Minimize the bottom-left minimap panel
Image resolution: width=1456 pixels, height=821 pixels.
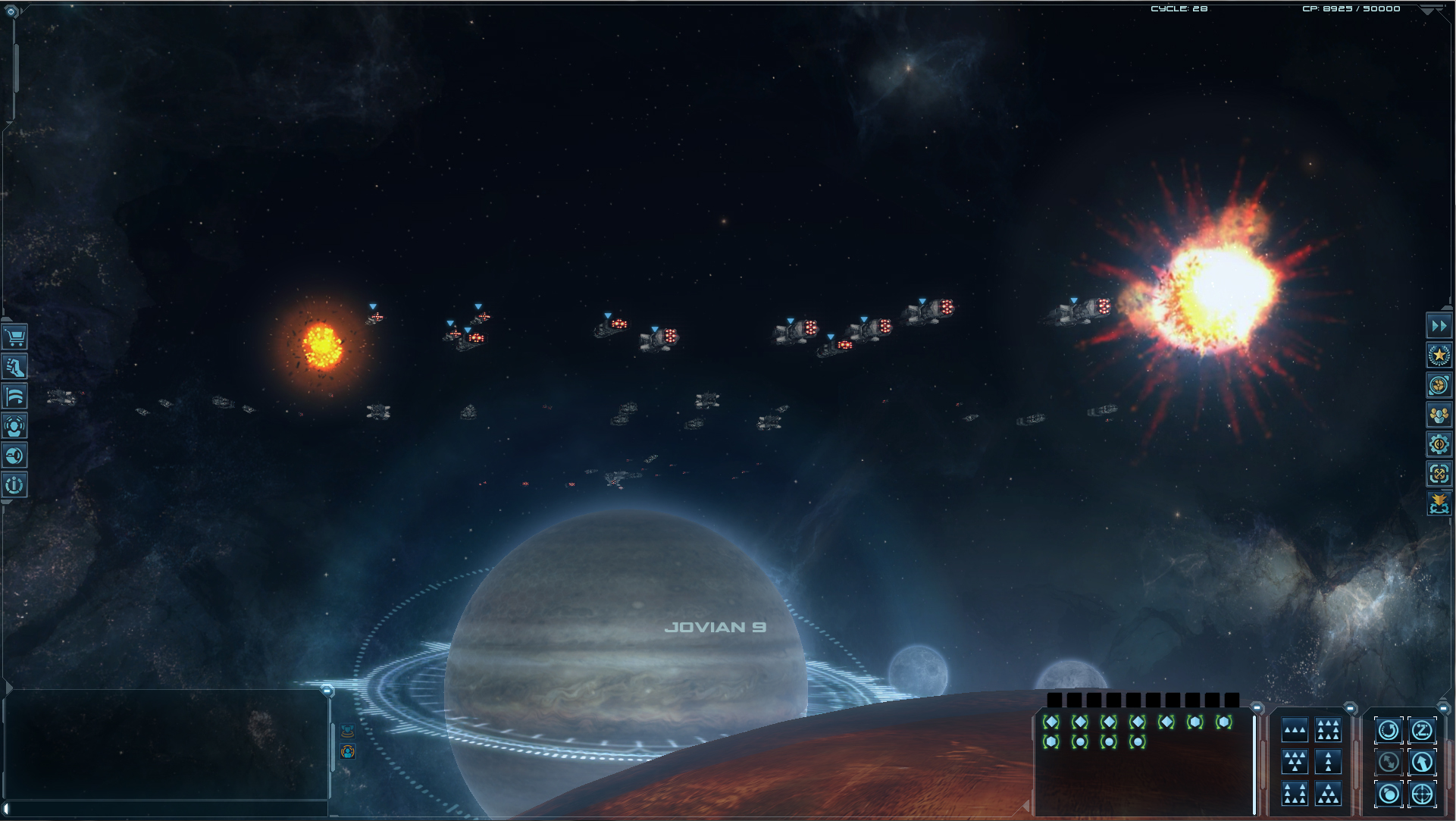[327, 691]
